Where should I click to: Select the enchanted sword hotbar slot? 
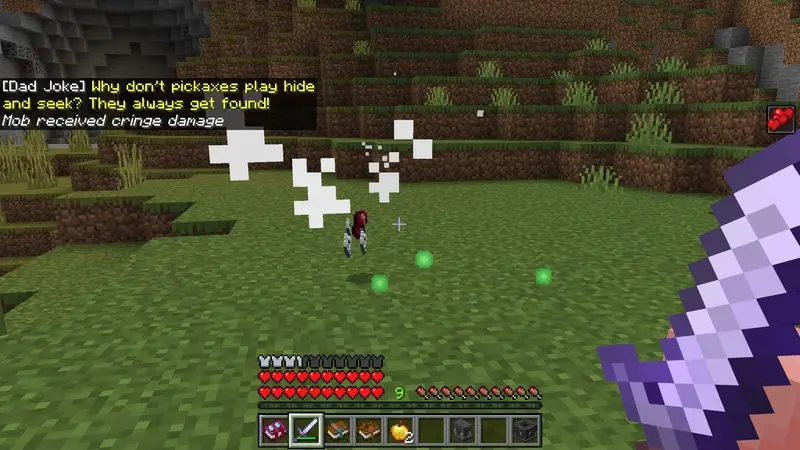(305, 430)
